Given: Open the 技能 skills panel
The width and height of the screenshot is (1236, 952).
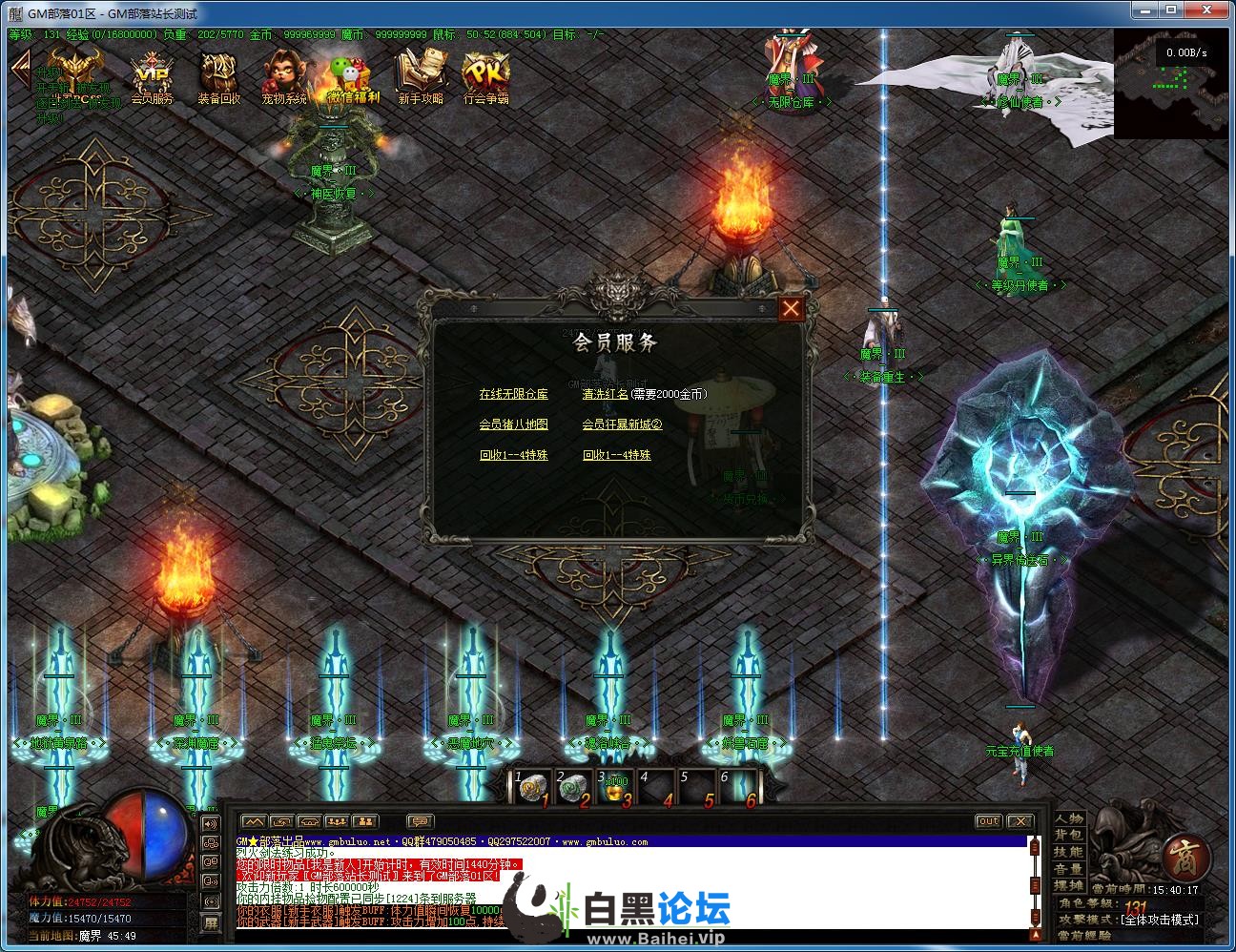Looking at the screenshot, I should click(x=1068, y=853).
